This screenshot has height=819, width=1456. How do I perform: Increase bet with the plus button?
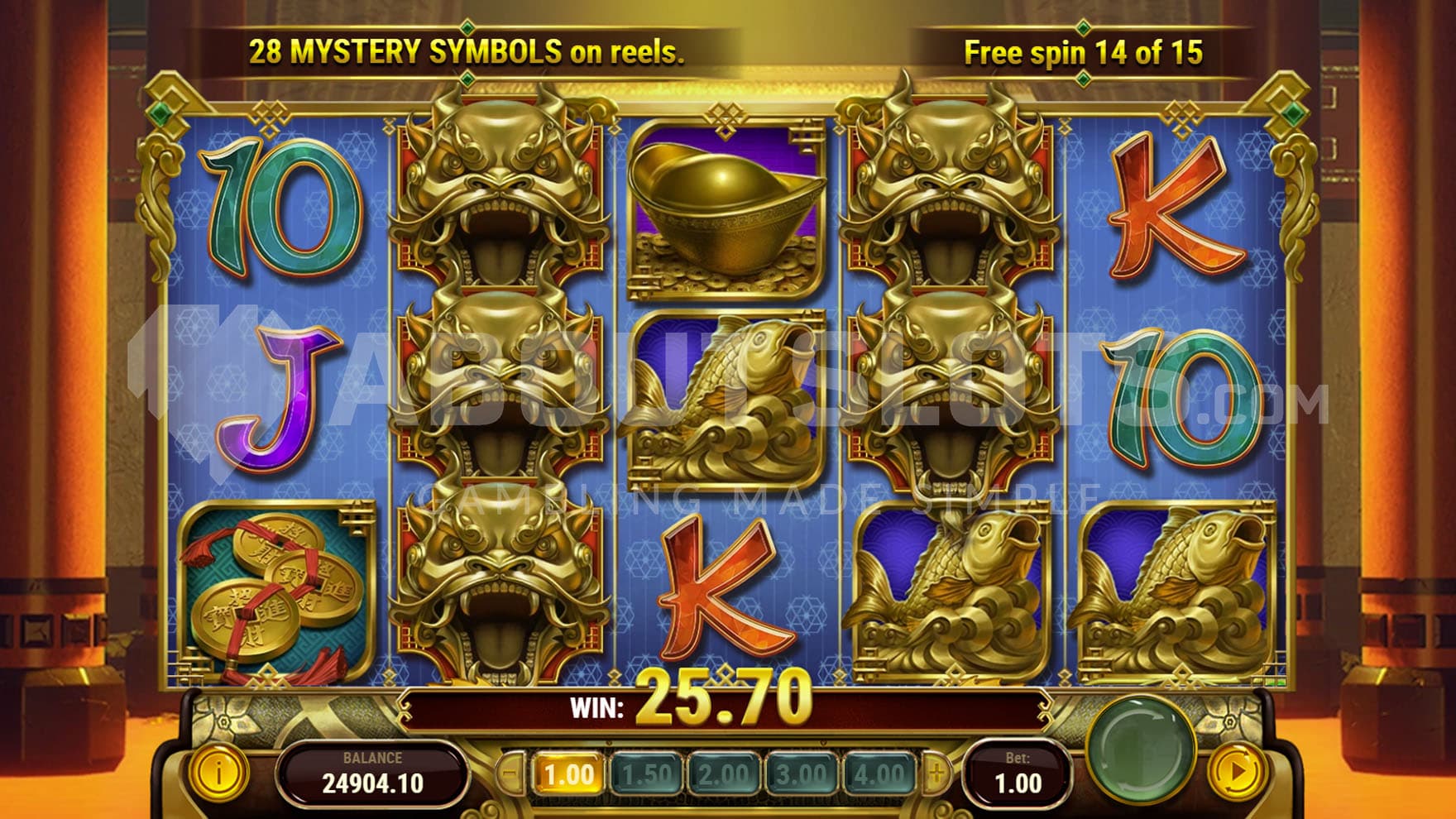point(936,775)
